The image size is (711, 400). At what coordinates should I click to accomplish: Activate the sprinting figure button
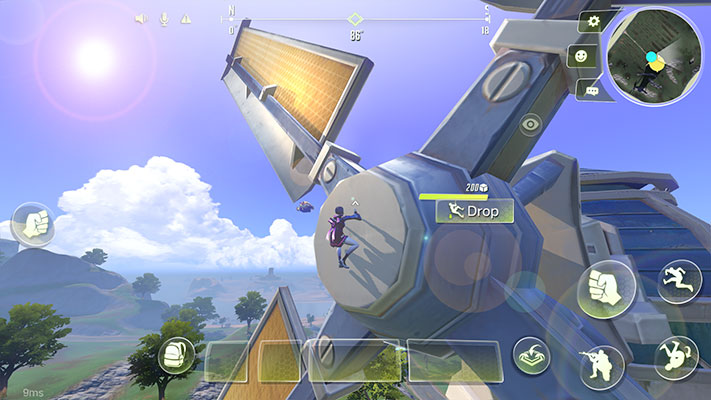pos(676,281)
